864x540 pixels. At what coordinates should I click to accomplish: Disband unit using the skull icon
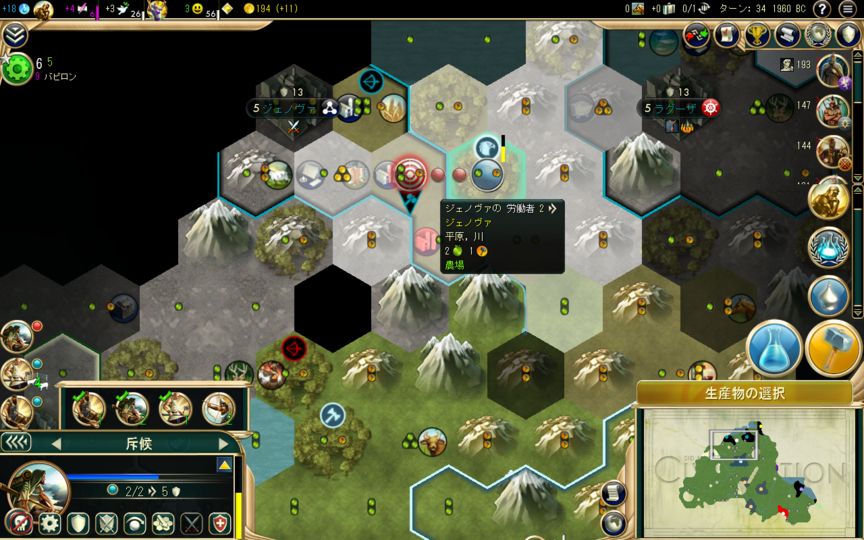click(x=17, y=524)
